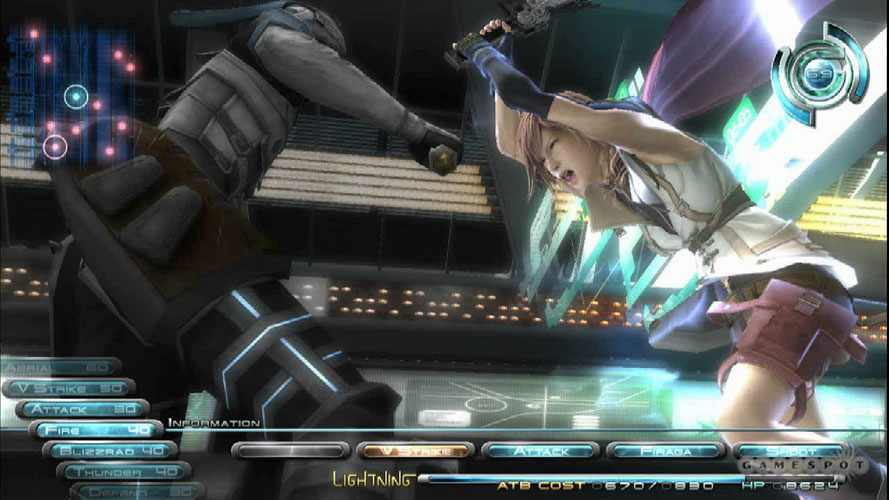Select the Blizzard spell command

[110, 450]
